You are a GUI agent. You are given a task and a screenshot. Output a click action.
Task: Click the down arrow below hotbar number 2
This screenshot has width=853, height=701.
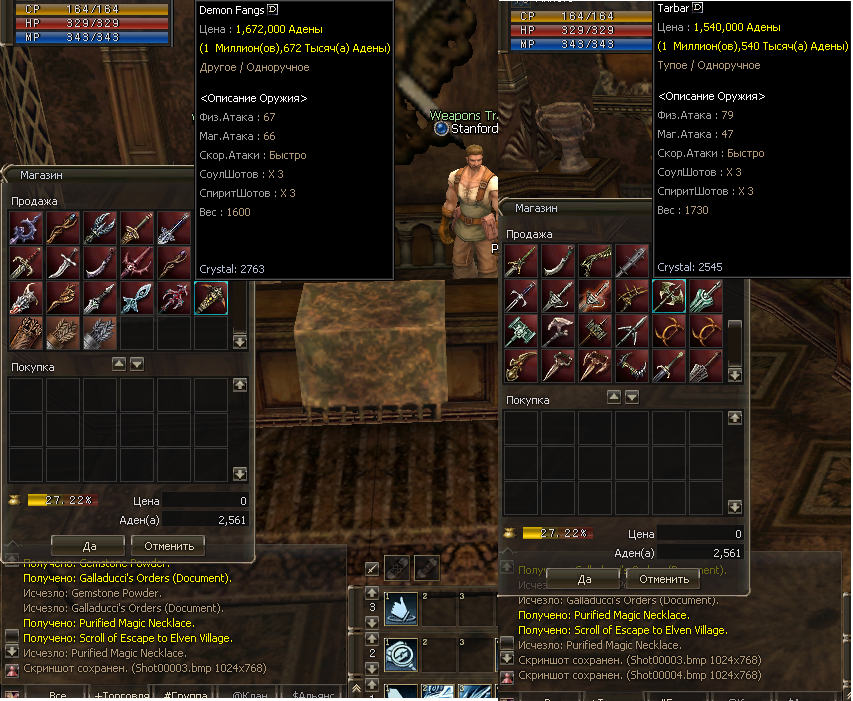coord(372,670)
